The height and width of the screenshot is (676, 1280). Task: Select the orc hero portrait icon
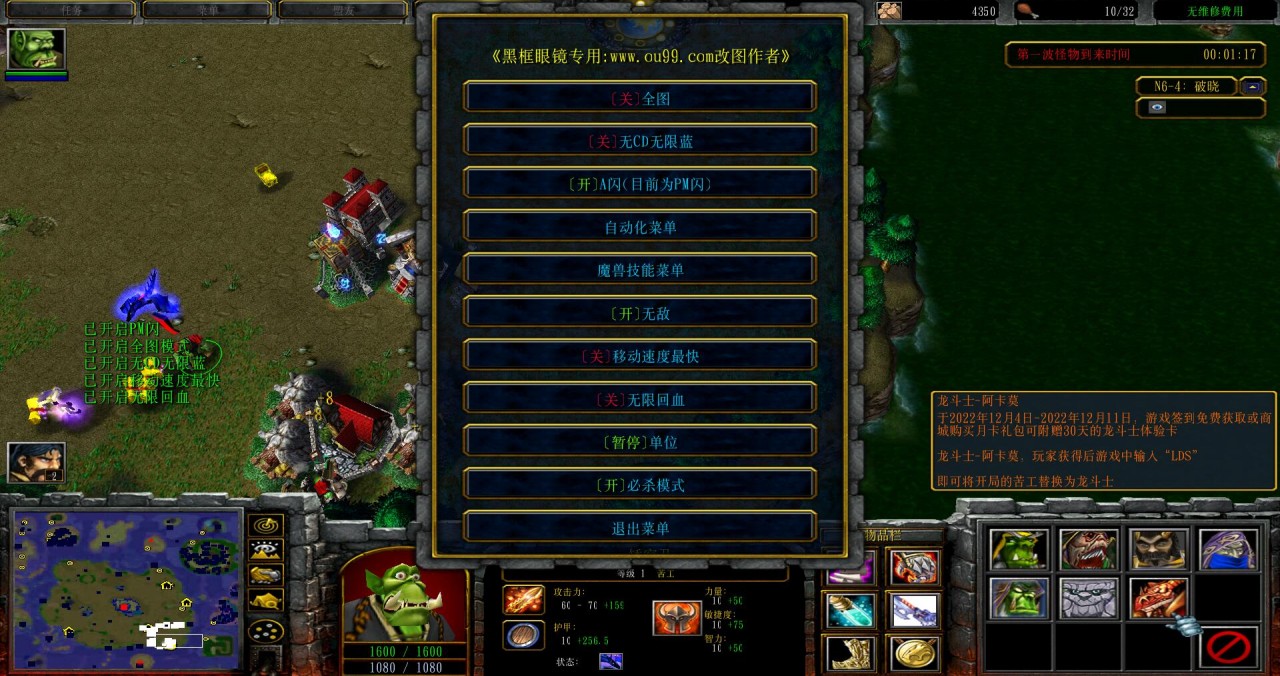tap(36, 49)
